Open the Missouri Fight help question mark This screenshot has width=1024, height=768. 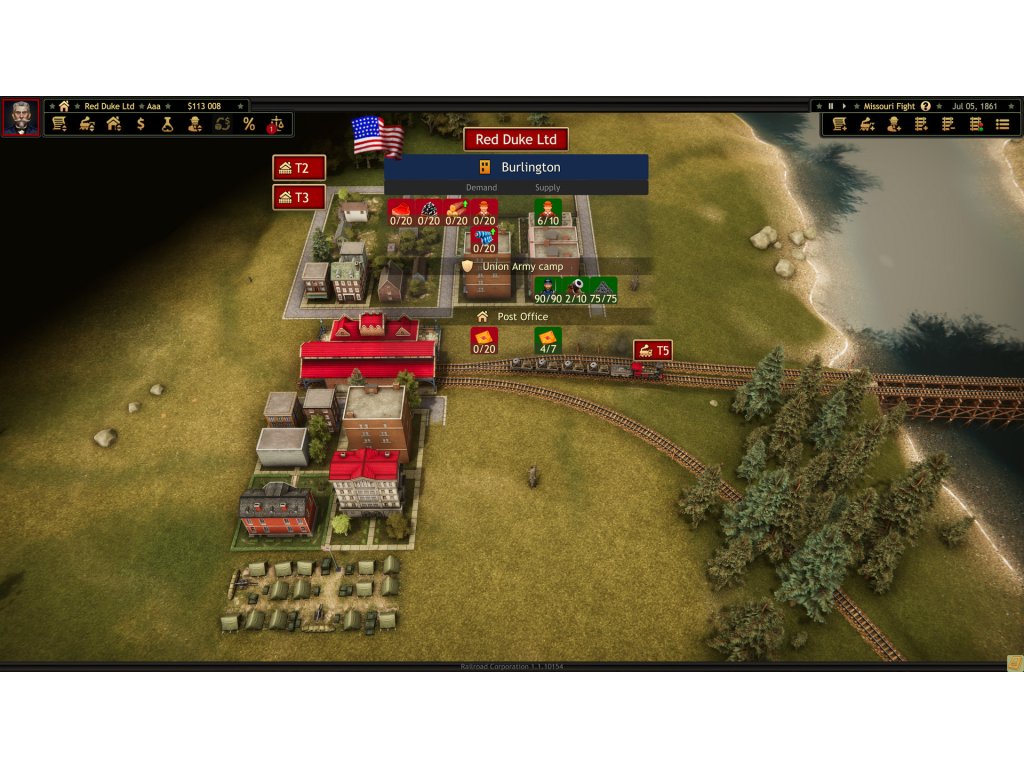925,106
